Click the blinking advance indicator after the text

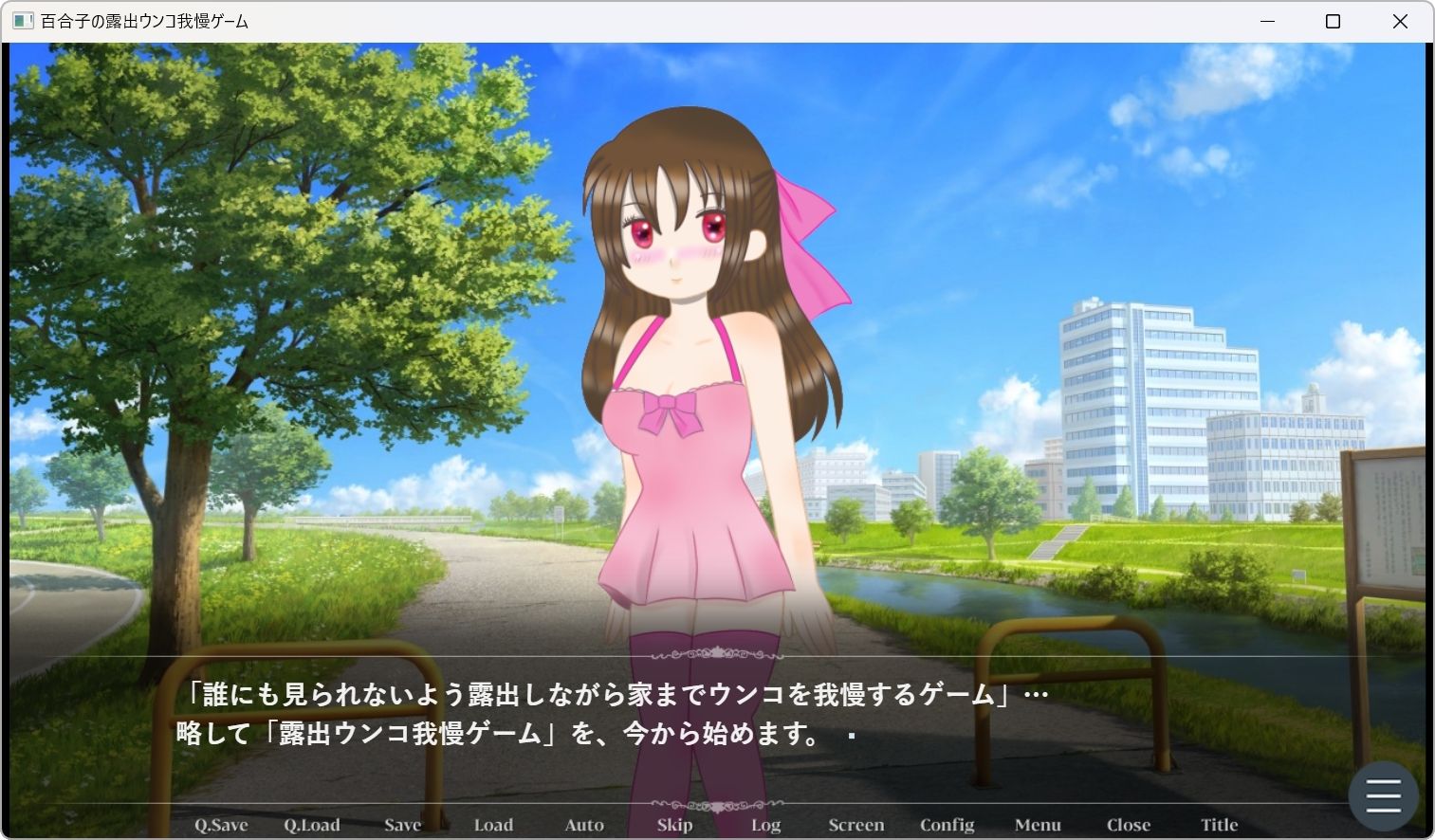coord(851,735)
